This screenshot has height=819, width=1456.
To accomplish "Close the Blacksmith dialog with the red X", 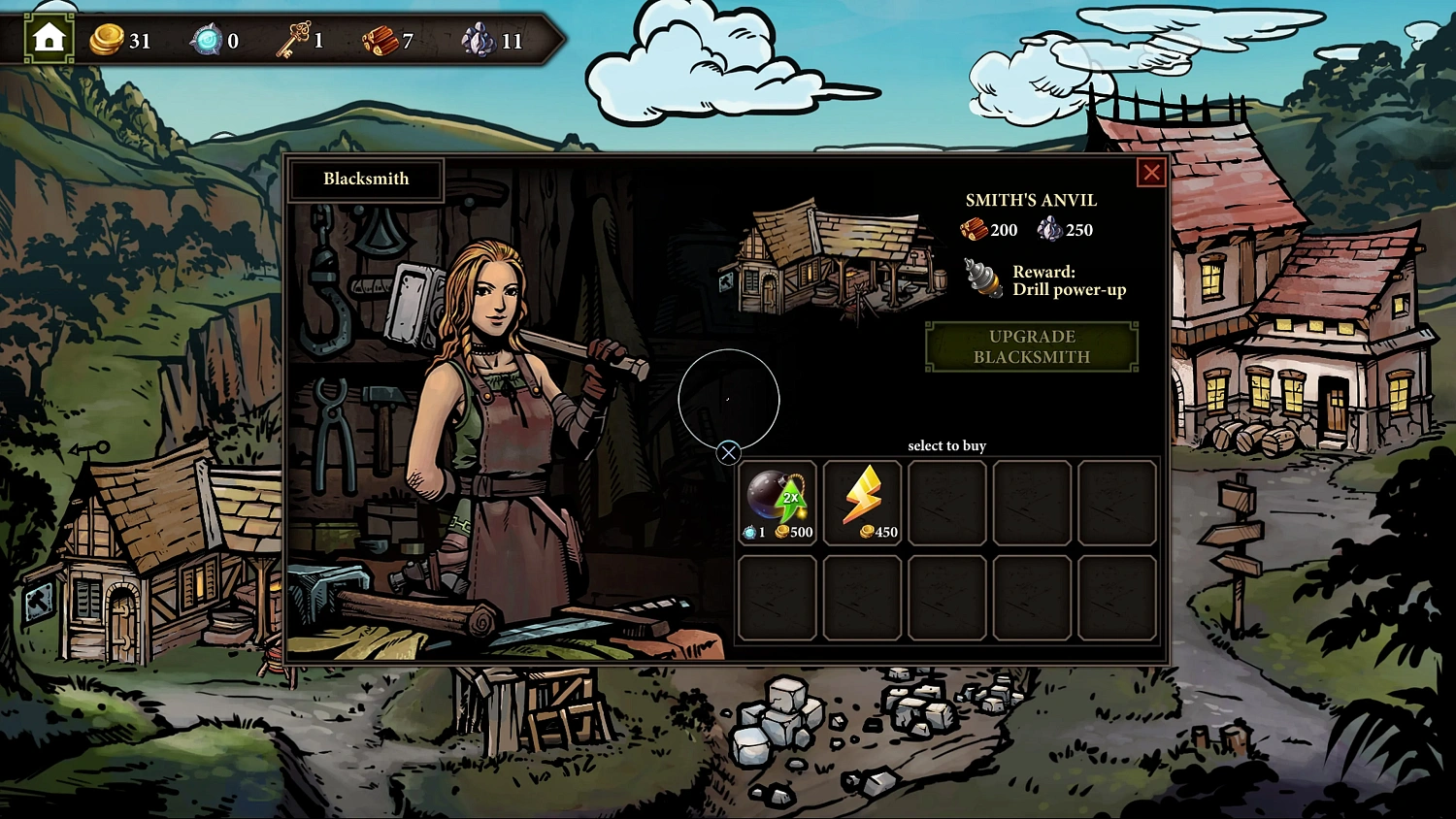I will coord(1151,173).
